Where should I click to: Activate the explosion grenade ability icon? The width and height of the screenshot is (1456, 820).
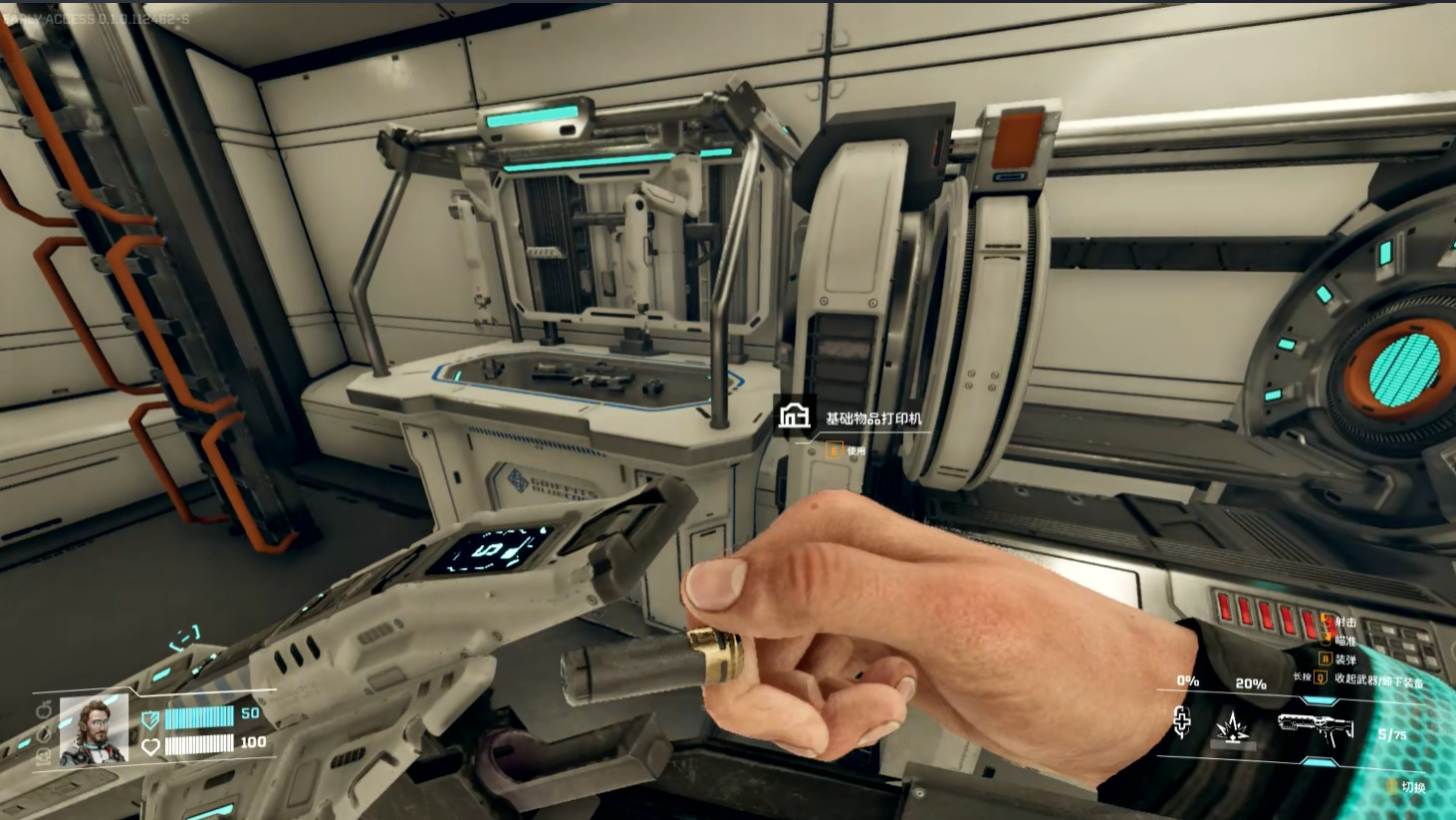click(x=1231, y=729)
